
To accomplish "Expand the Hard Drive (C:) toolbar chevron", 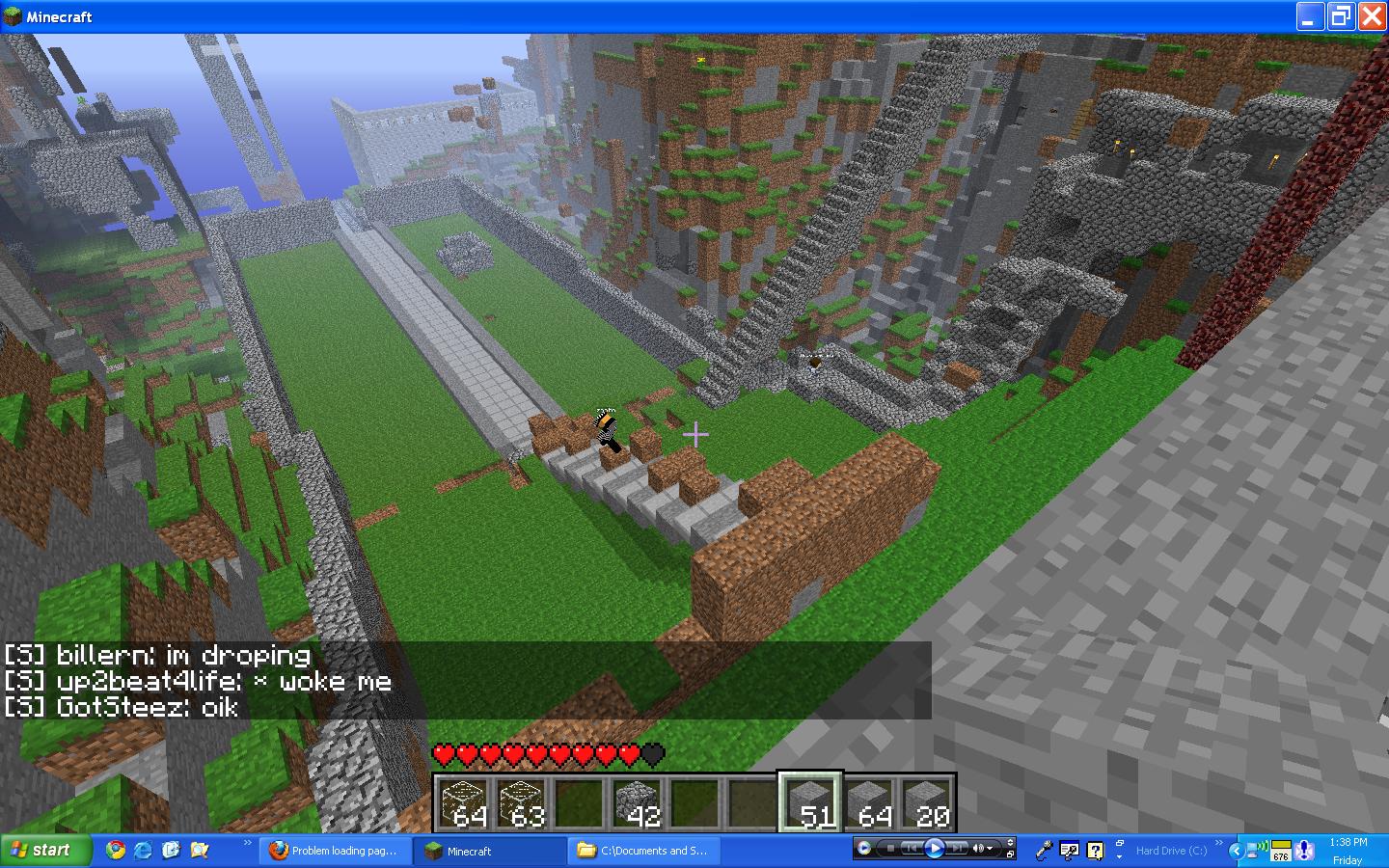I will 1218,842.
